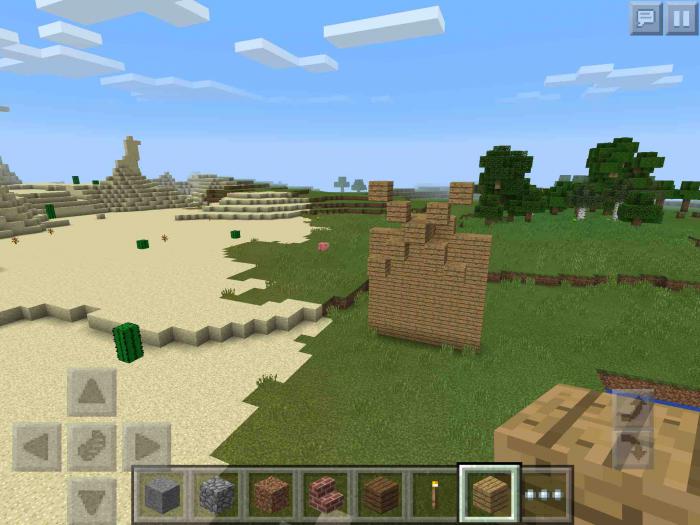Tap the move backward arrow
This screenshot has height=525, width=700.
pyautogui.click(x=92, y=499)
